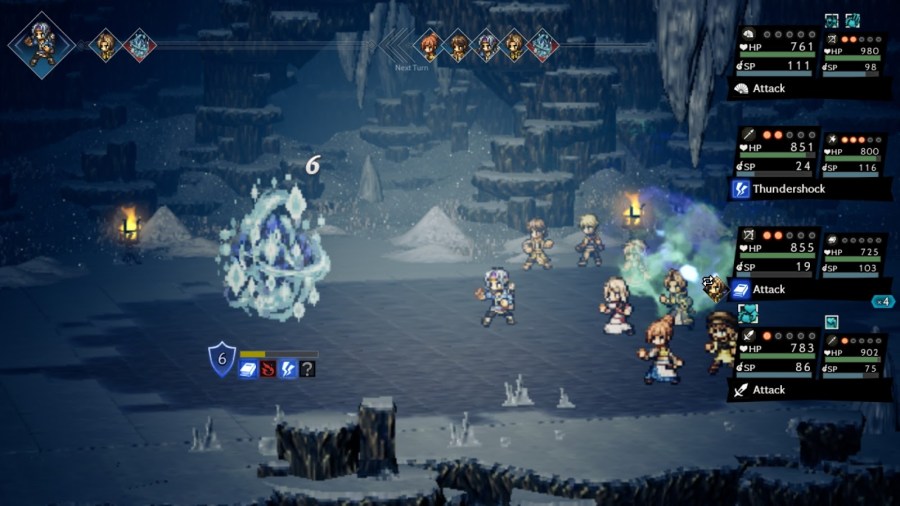This screenshot has height=506, width=900.
Task: Click the enemy's tome weakness icon
Action: (x=248, y=369)
